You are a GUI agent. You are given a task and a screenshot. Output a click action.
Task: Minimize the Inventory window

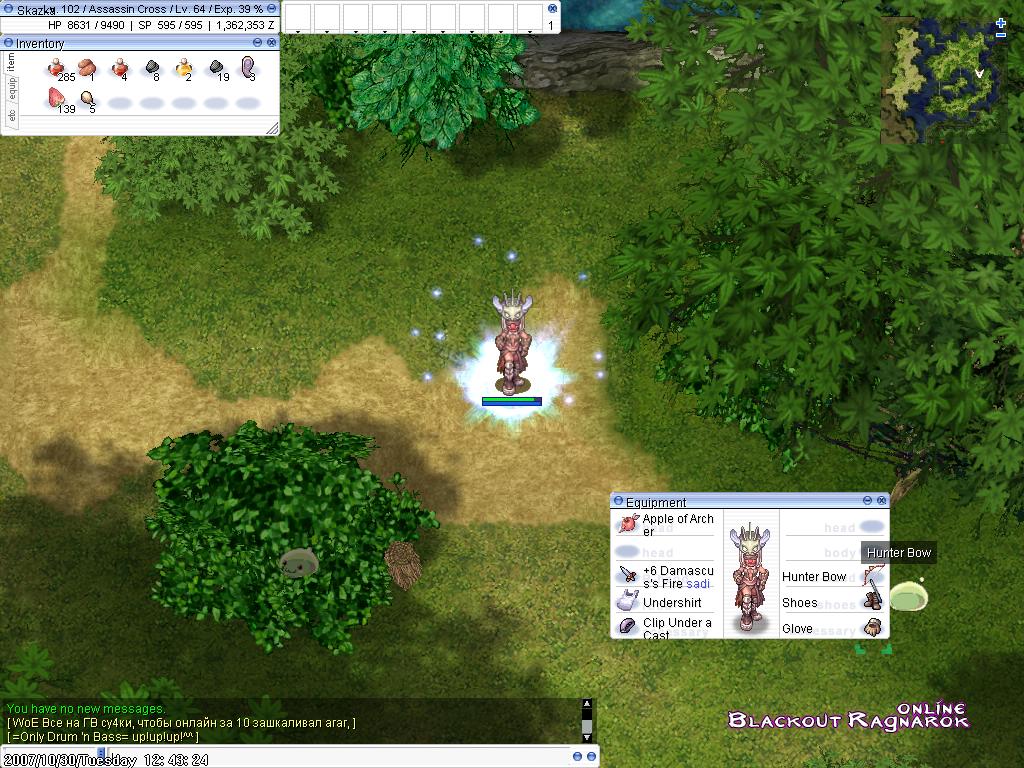coord(258,43)
